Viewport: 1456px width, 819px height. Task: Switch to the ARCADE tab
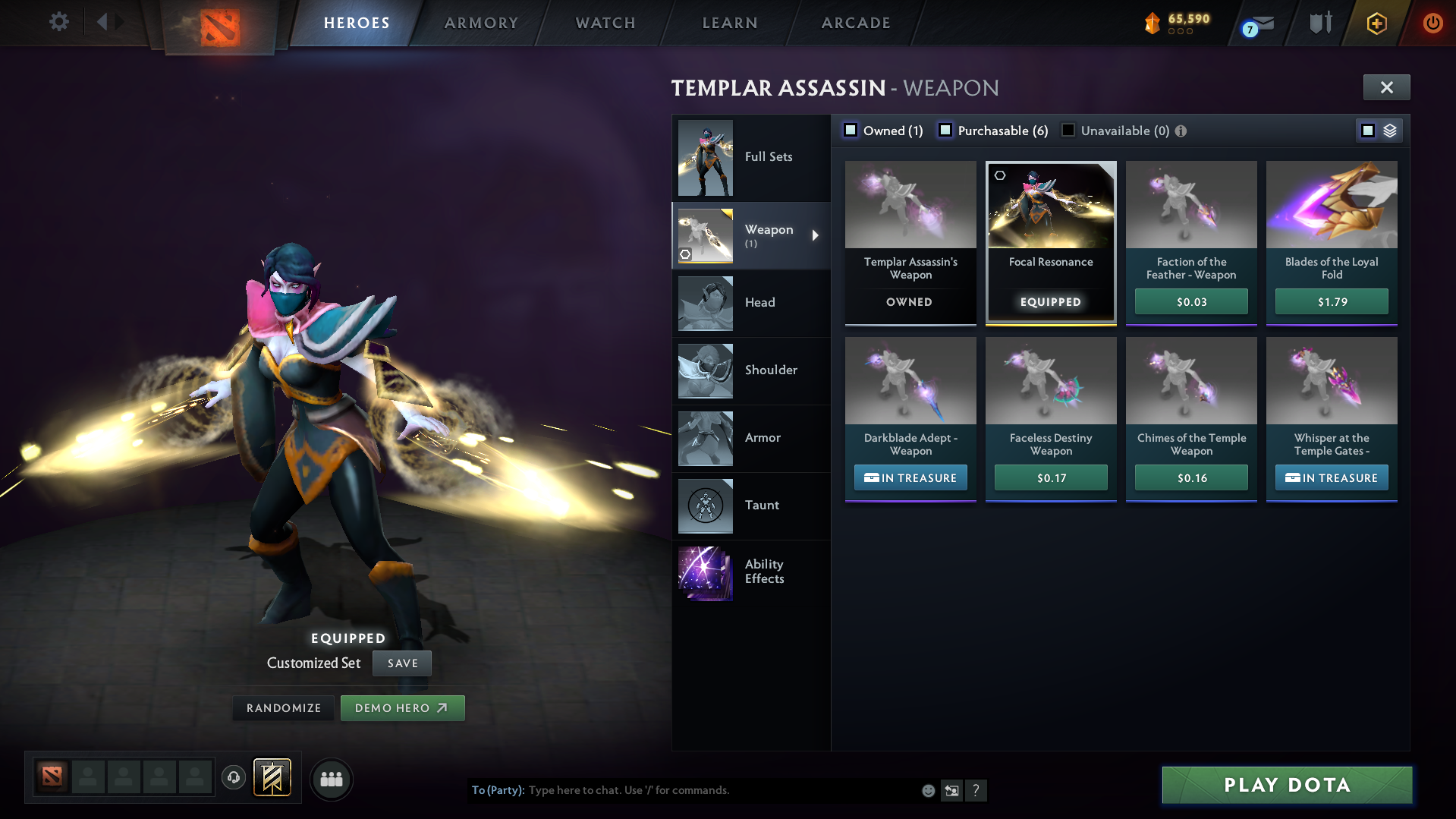[x=855, y=23]
